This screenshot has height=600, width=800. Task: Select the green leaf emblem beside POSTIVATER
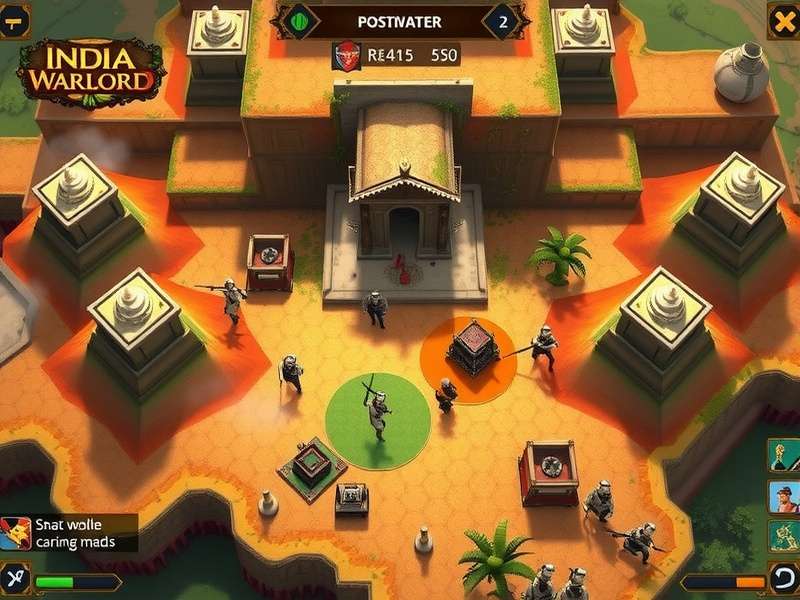(299, 21)
